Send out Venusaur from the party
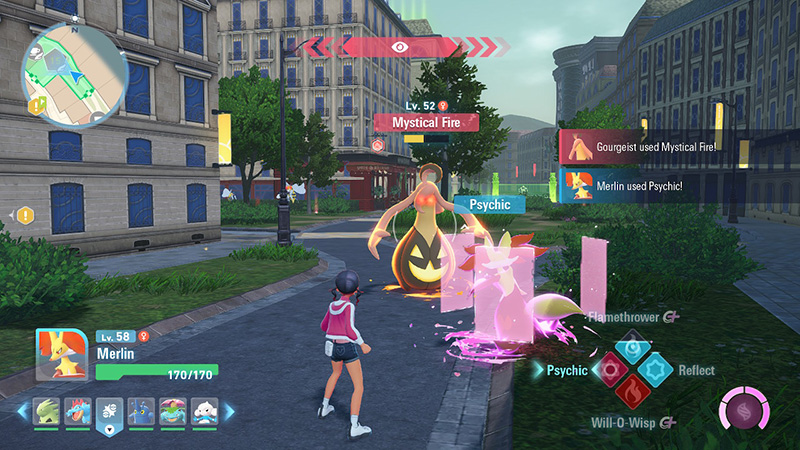This screenshot has width=800, height=450. pyautogui.click(x=173, y=411)
